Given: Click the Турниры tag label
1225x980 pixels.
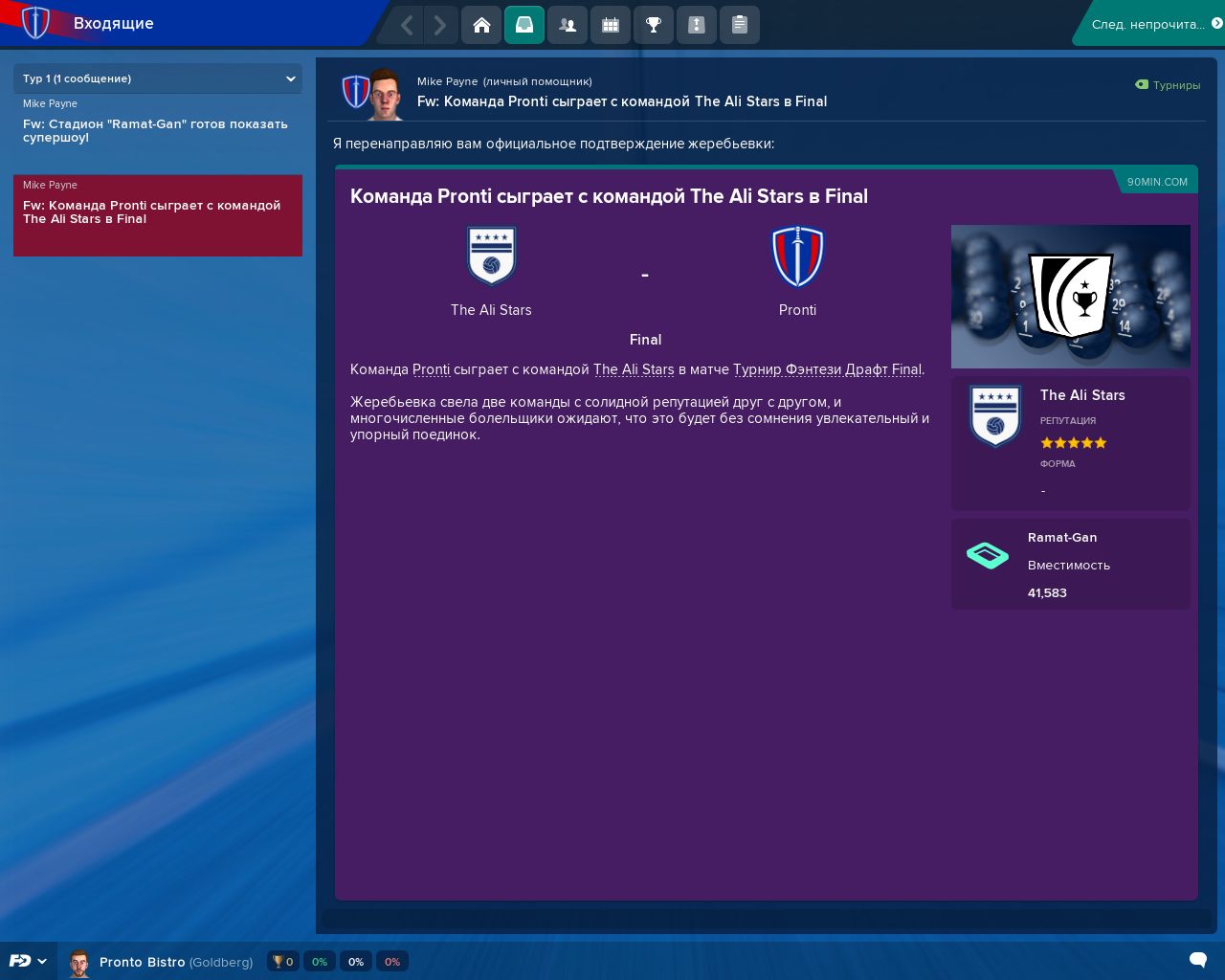Looking at the screenshot, I should tap(1169, 85).
